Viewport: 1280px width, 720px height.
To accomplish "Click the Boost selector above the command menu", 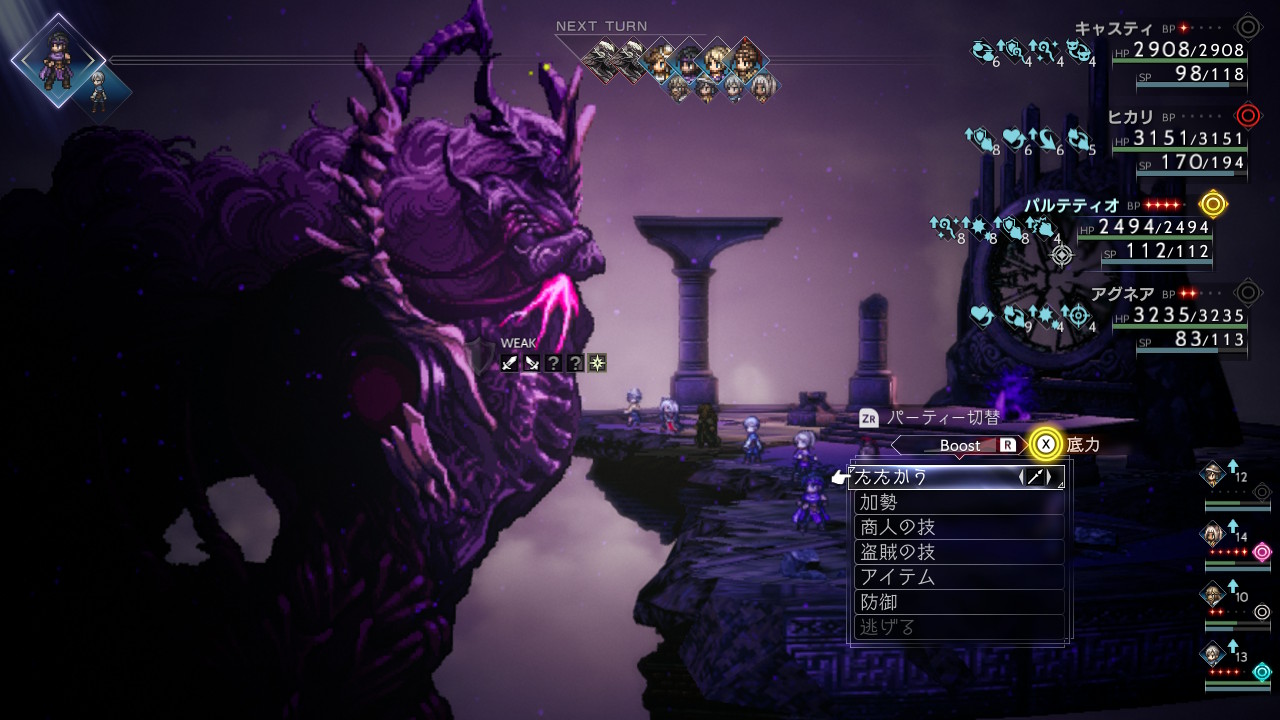I will click(960, 445).
